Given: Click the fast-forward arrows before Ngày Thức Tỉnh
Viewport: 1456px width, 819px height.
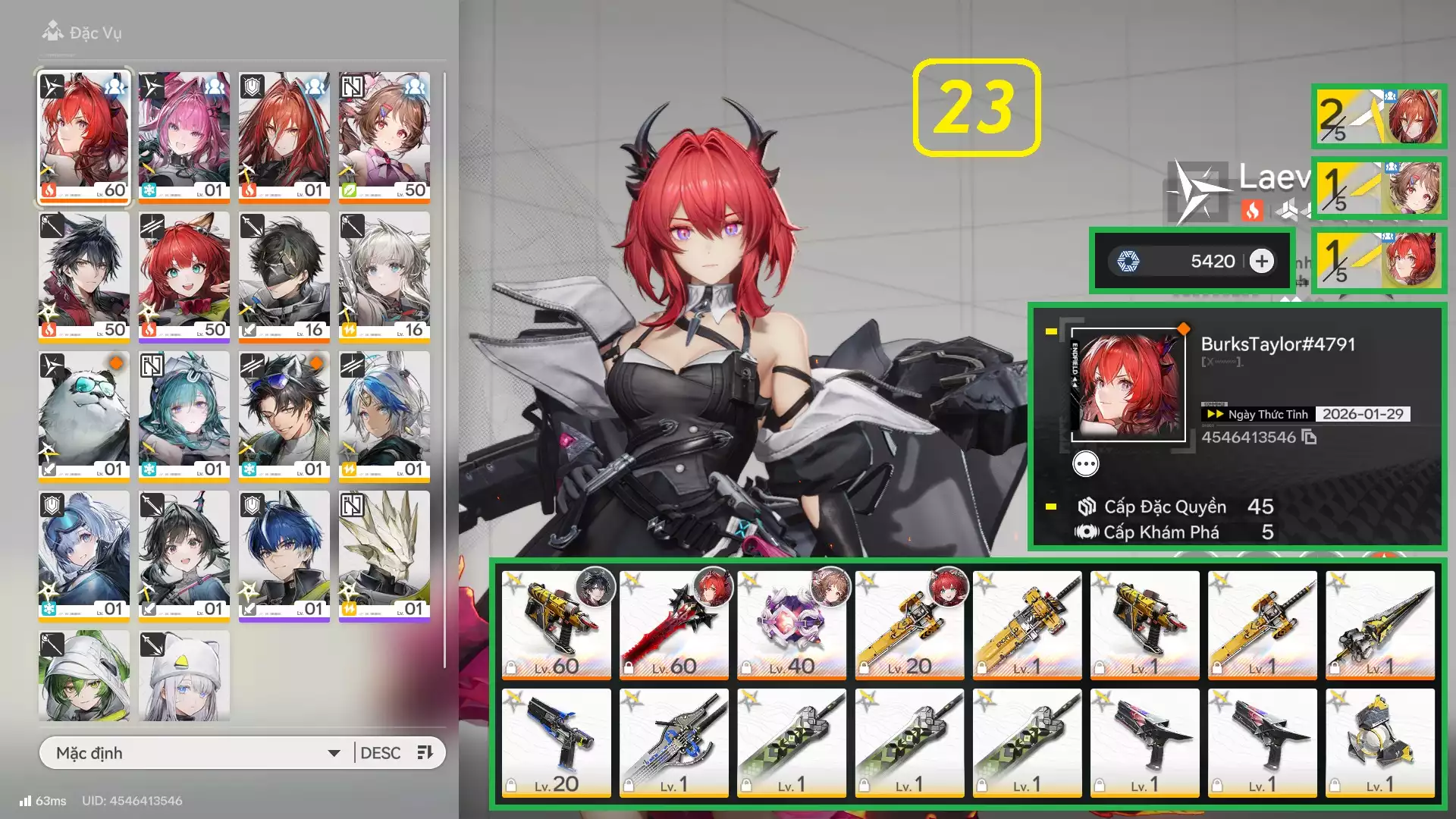Looking at the screenshot, I should click(x=1214, y=414).
